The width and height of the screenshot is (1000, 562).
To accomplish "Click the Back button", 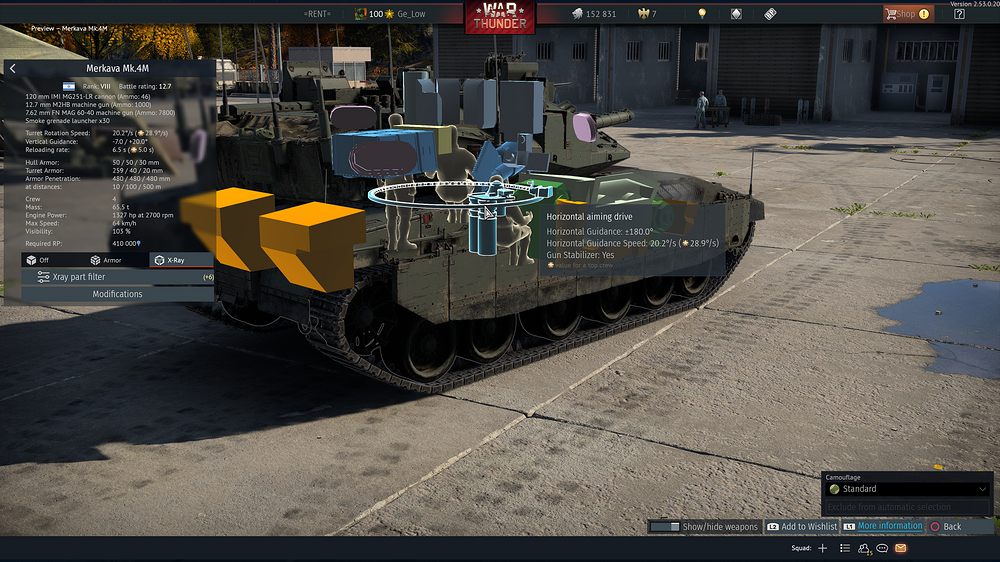I will tap(946, 526).
